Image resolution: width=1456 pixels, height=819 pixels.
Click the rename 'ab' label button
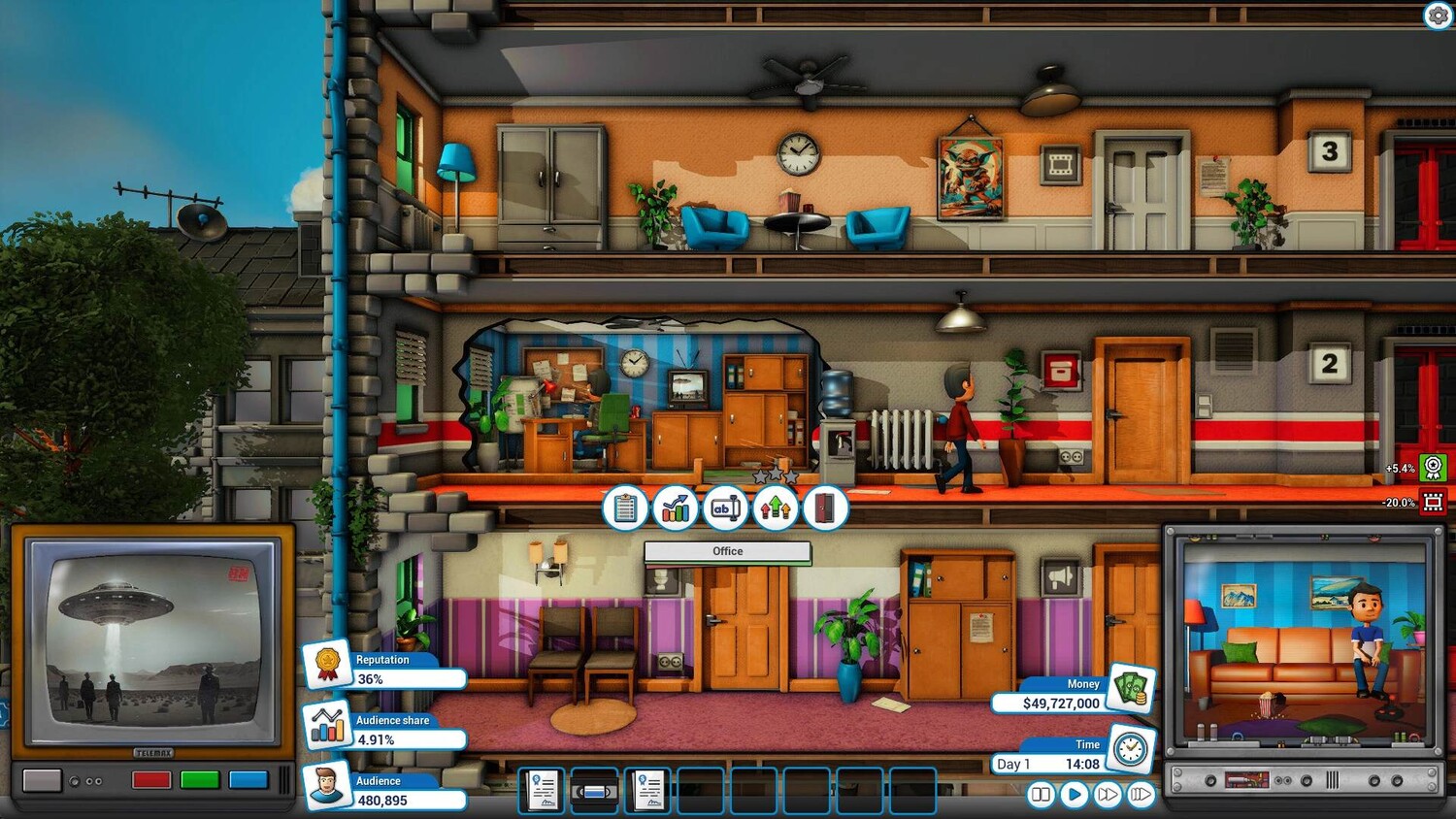(725, 508)
